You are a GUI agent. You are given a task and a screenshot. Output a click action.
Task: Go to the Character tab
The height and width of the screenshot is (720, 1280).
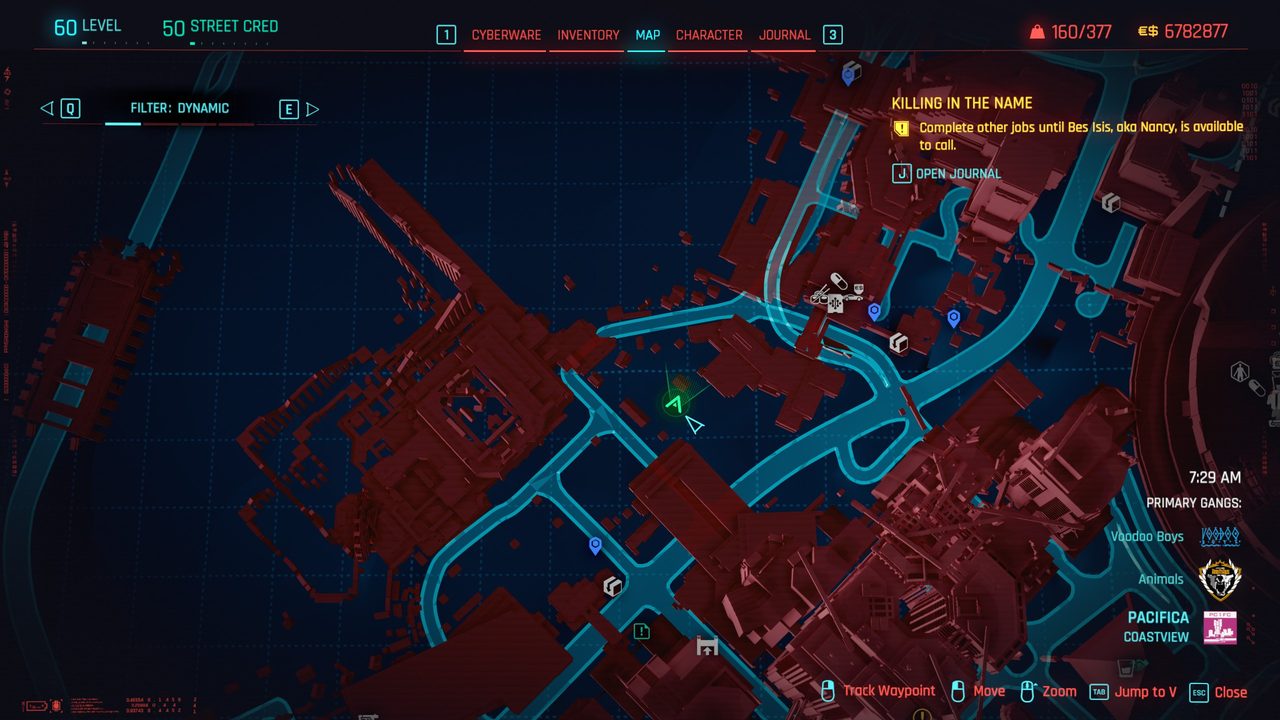tap(709, 35)
